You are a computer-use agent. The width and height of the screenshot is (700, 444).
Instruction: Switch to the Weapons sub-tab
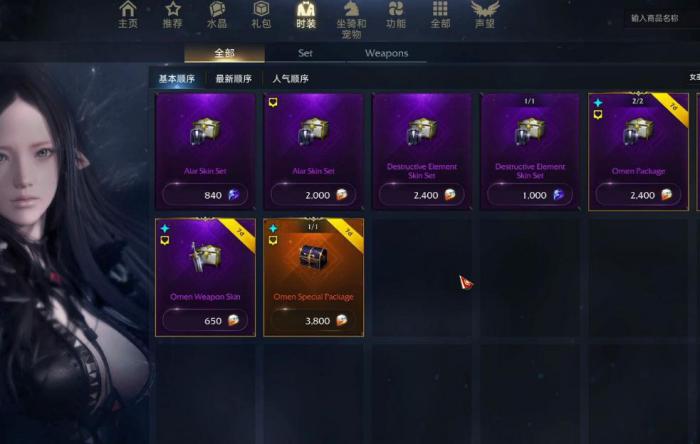tap(386, 54)
